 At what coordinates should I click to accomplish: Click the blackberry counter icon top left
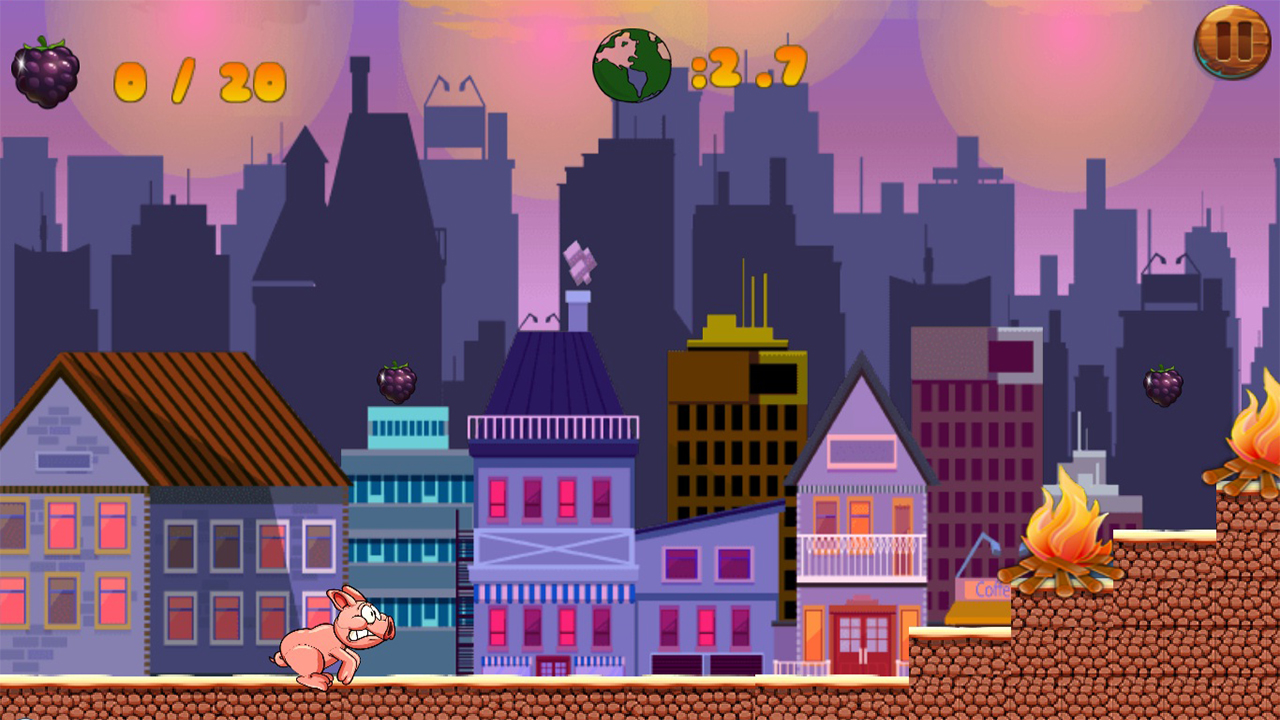[x=47, y=68]
